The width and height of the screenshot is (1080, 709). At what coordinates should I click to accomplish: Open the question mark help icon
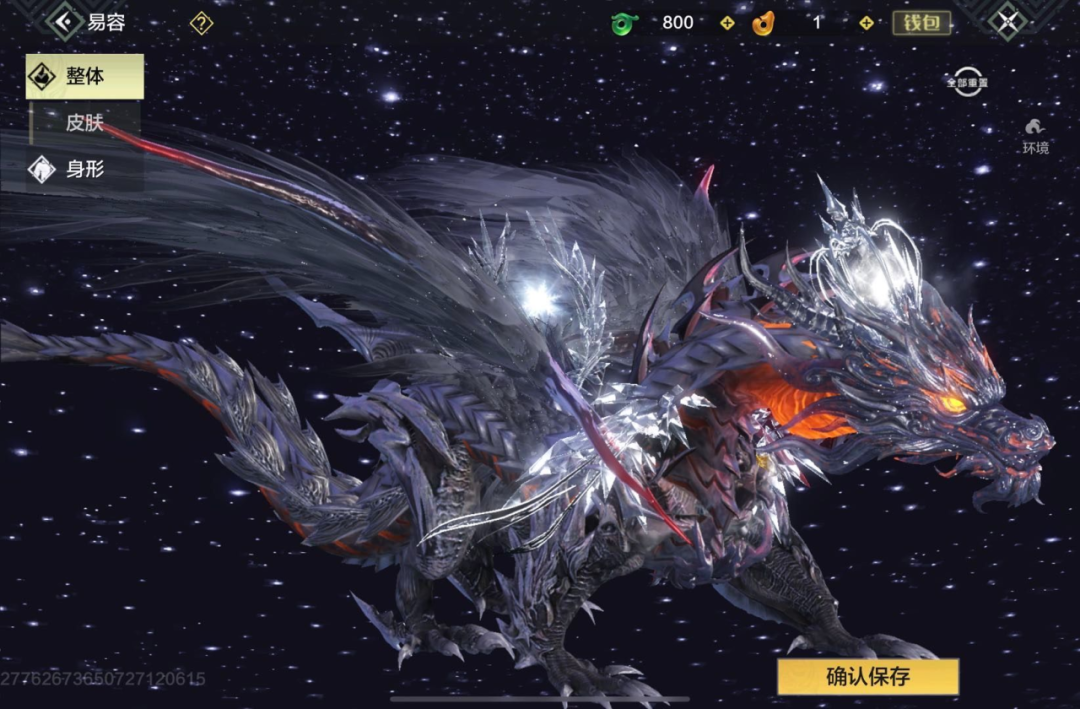click(x=201, y=22)
